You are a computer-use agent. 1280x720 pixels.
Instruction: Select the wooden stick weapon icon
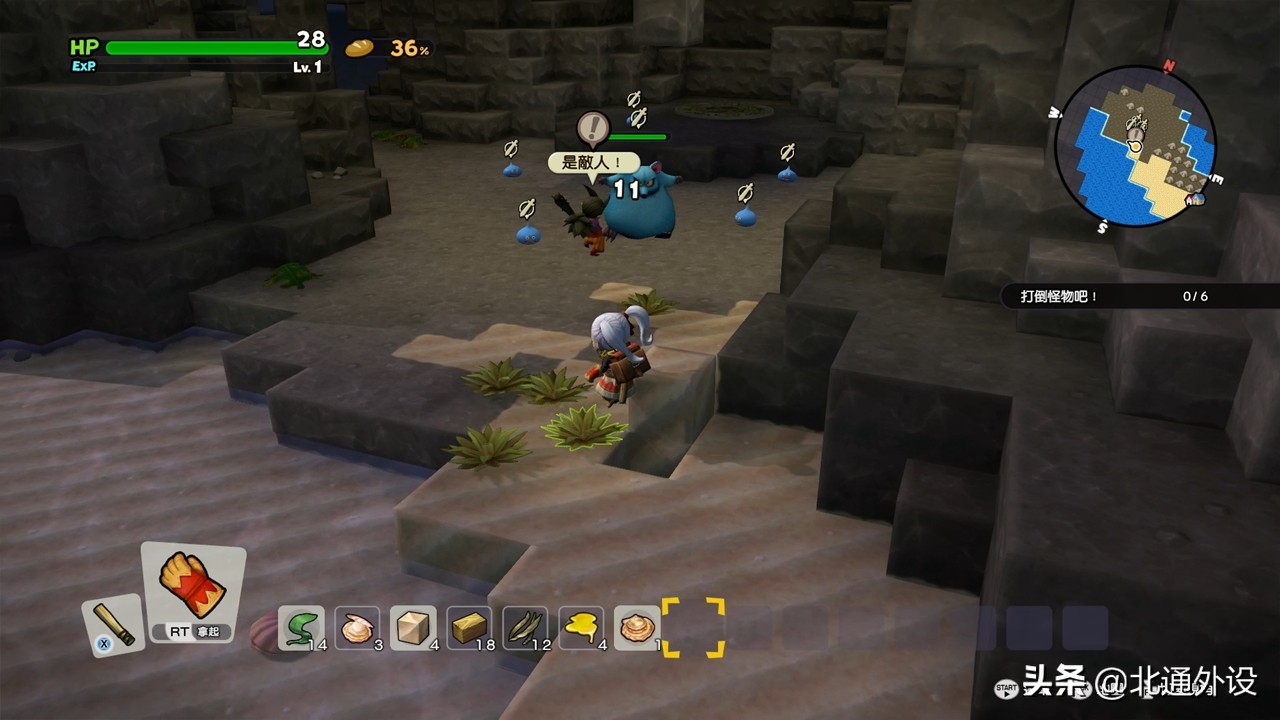(x=113, y=624)
